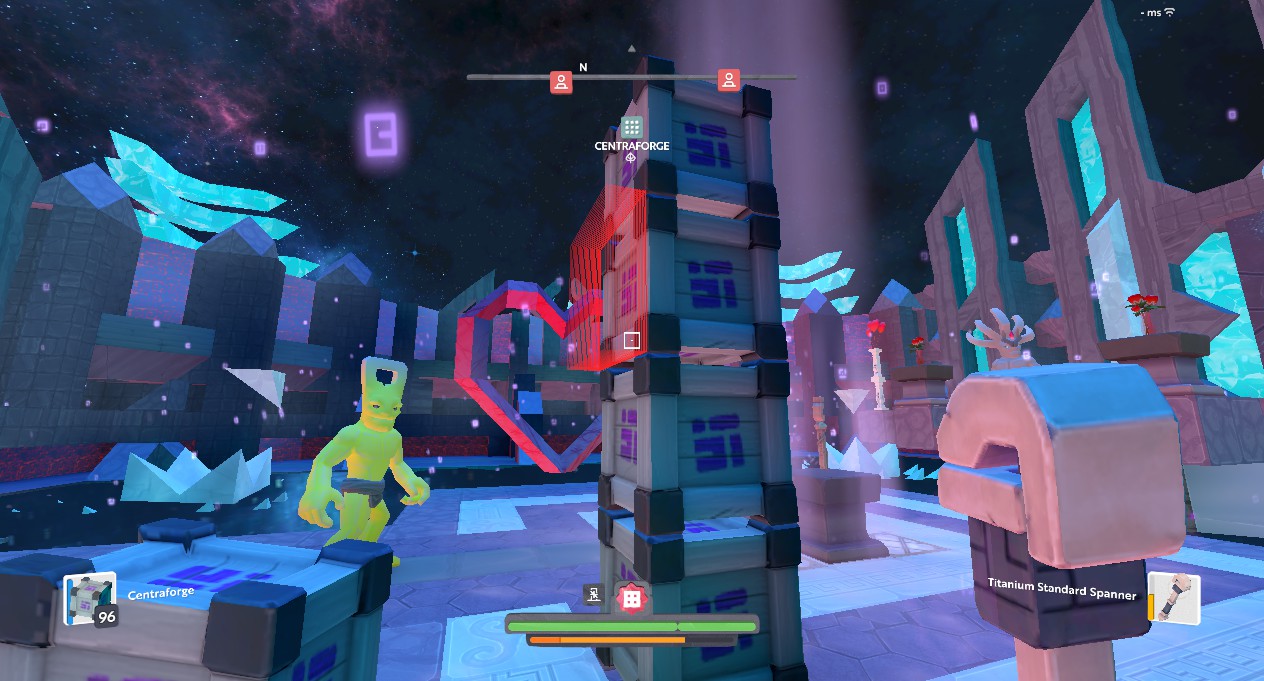Viewport: 1264px width, 681px height.
Task: Click the red dice-like status icon
Action: point(631,598)
